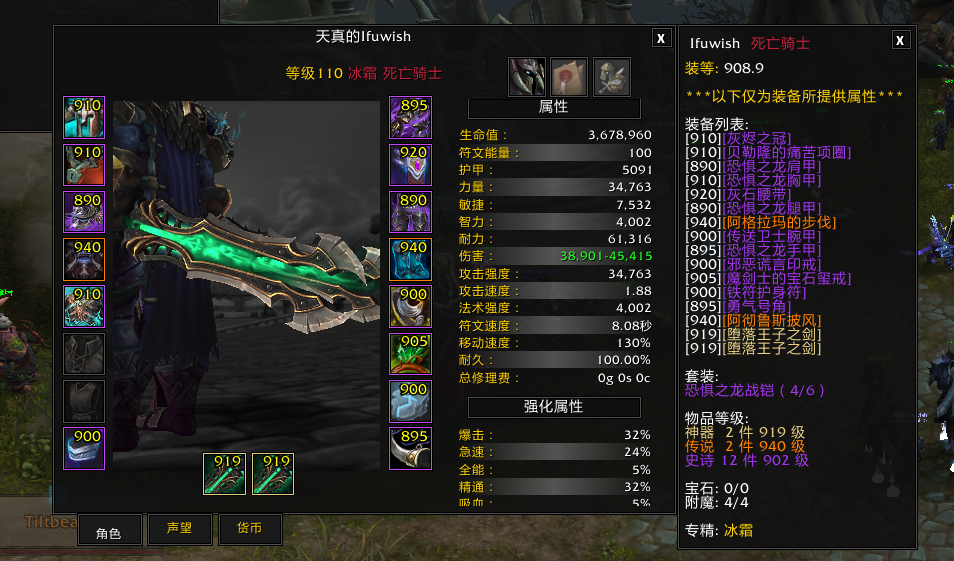Click the 895 gloves slot

410,117
